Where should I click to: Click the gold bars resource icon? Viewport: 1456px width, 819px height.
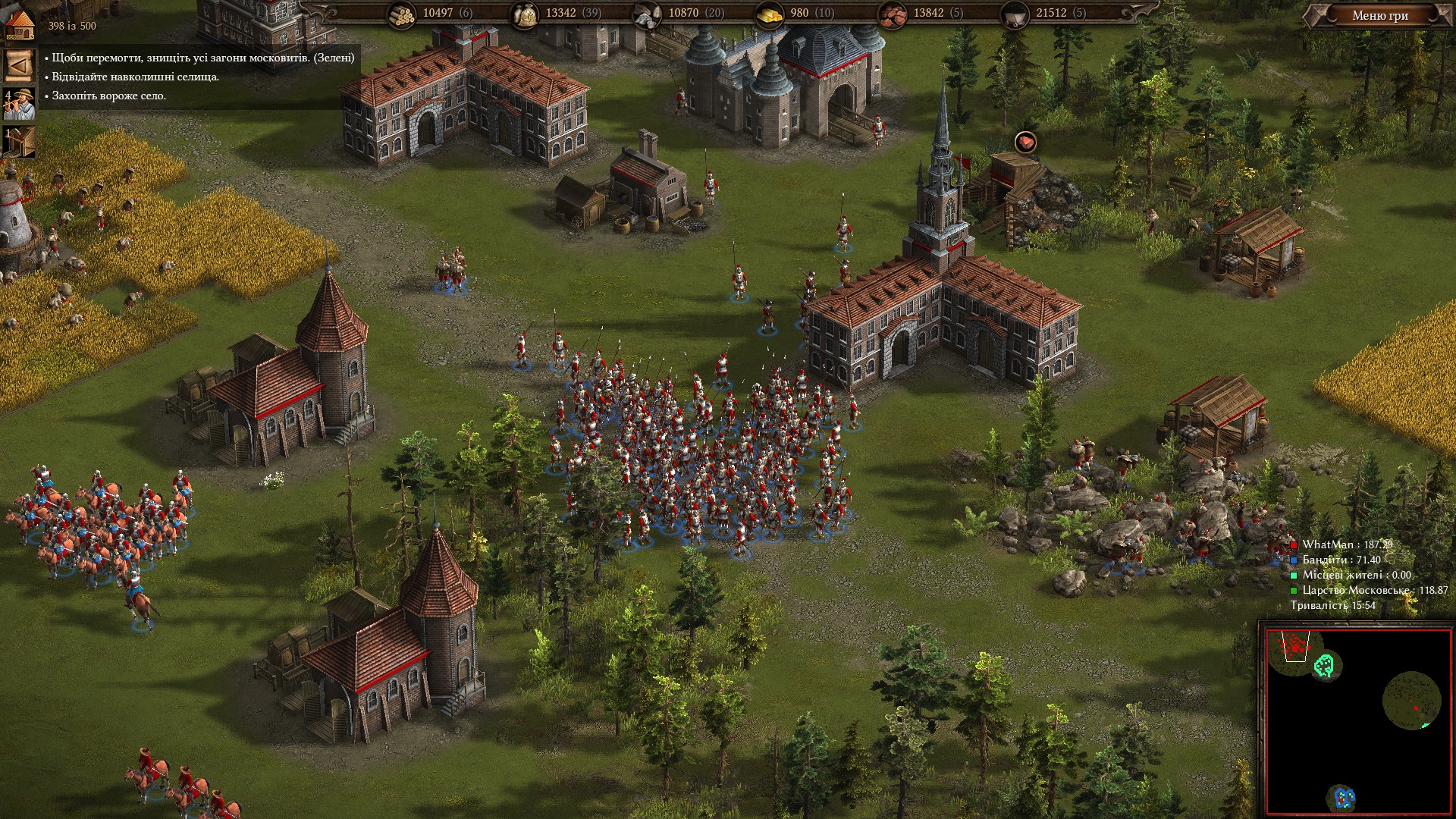coord(770,14)
